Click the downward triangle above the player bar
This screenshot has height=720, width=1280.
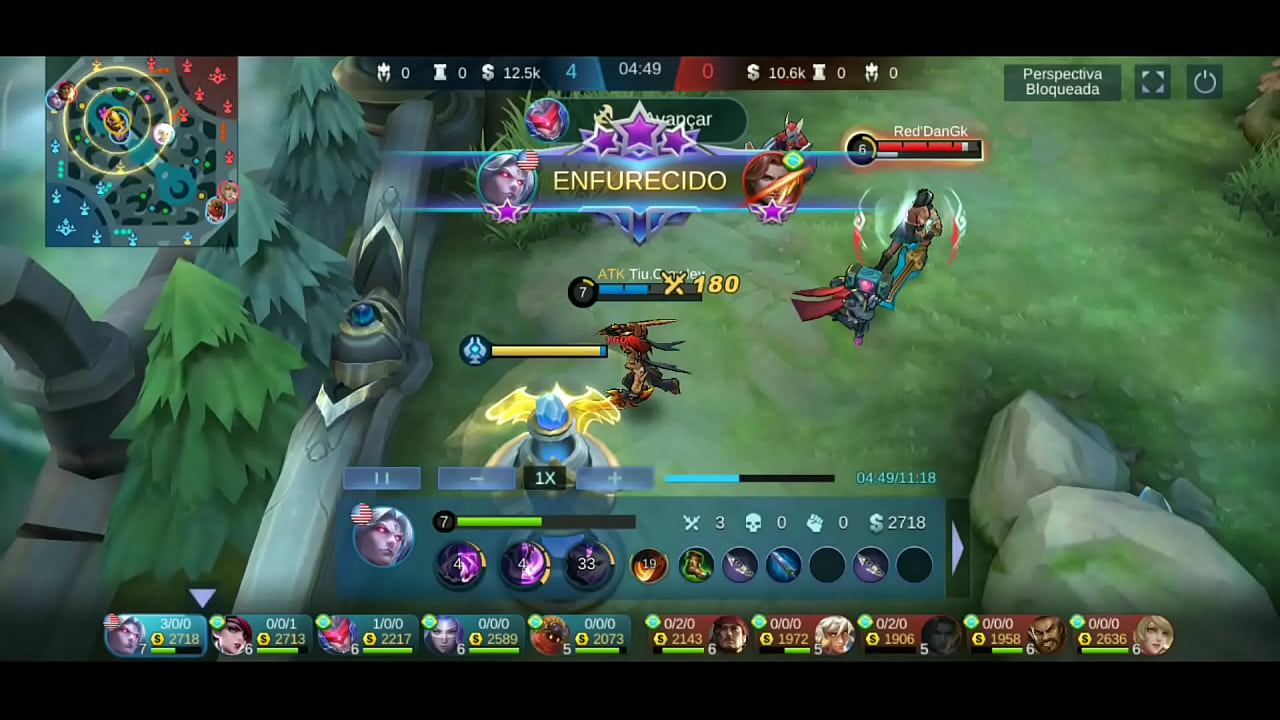pos(203,598)
